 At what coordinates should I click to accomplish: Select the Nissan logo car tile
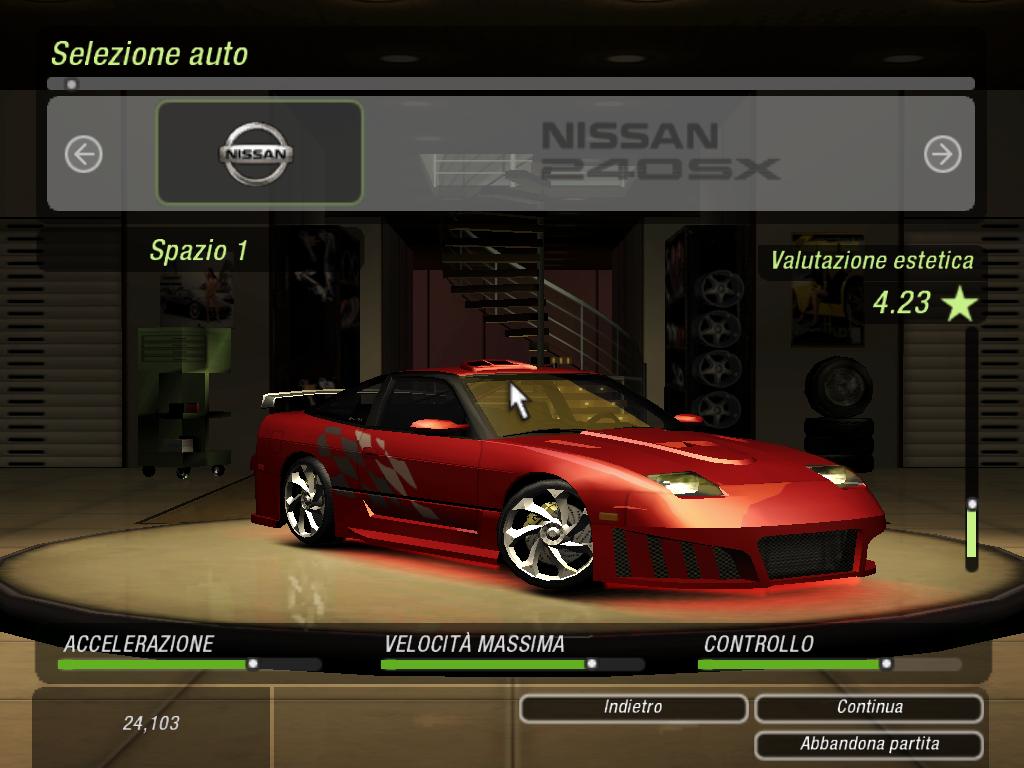click(259, 153)
